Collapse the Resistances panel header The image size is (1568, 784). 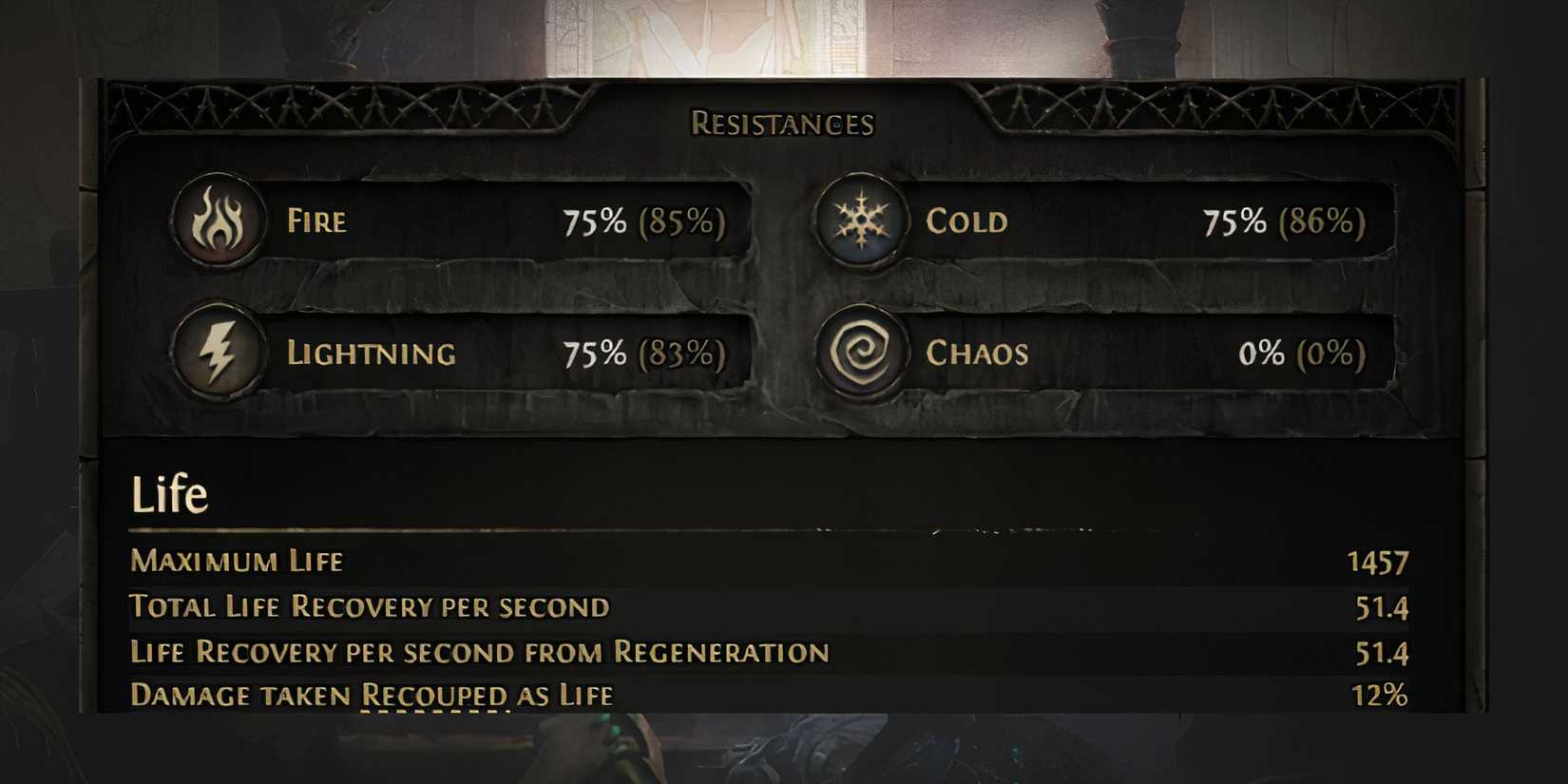coord(782,122)
